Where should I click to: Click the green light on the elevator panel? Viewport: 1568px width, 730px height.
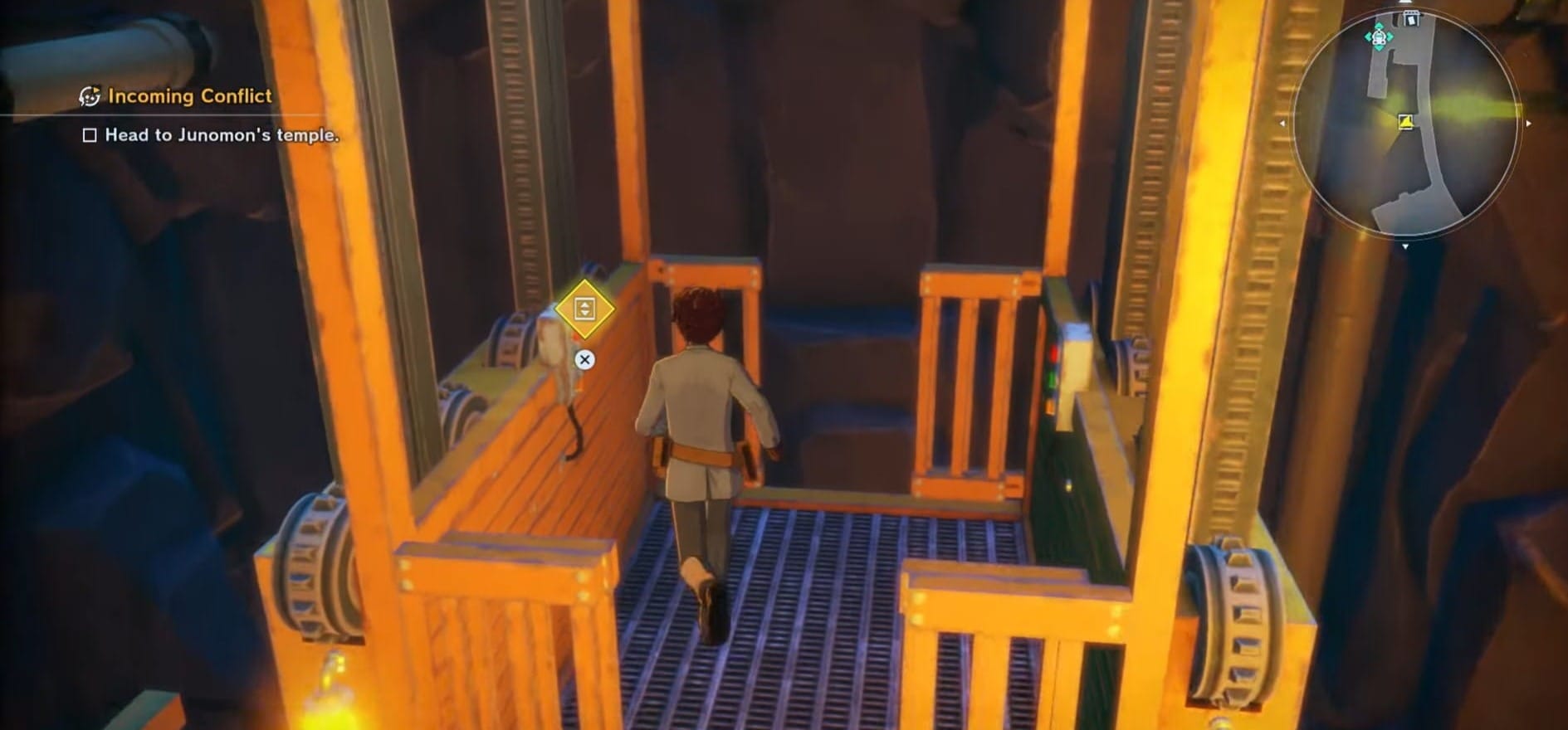[1053, 377]
